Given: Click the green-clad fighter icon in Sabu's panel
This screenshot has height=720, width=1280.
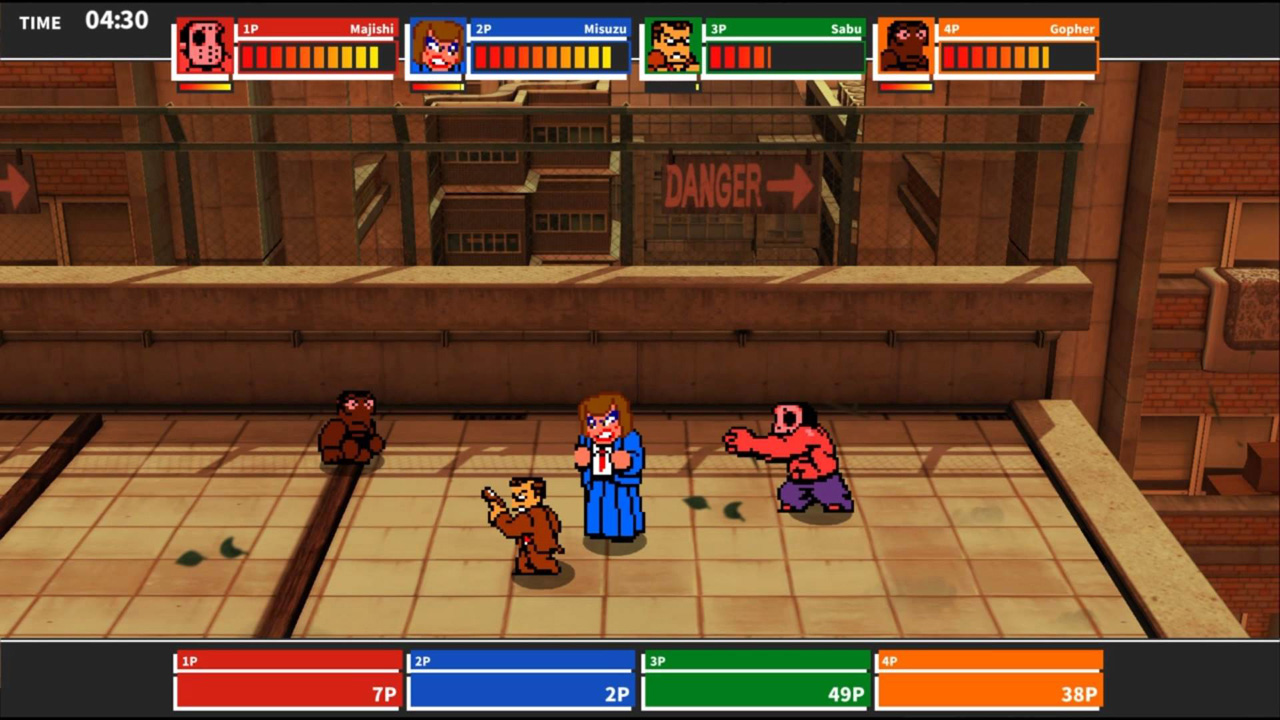Looking at the screenshot, I should tap(673, 45).
